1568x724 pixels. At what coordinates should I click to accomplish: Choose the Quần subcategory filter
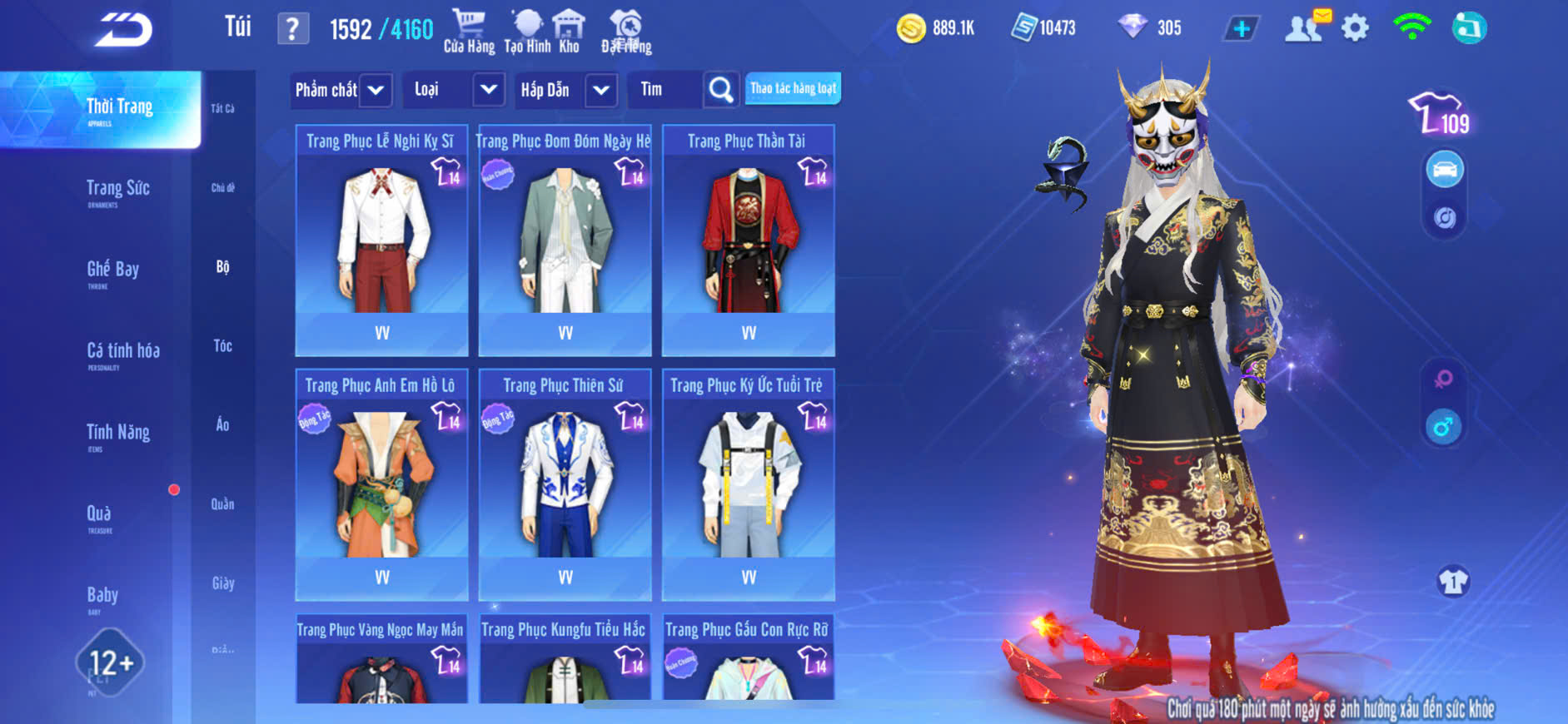pyautogui.click(x=222, y=504)
